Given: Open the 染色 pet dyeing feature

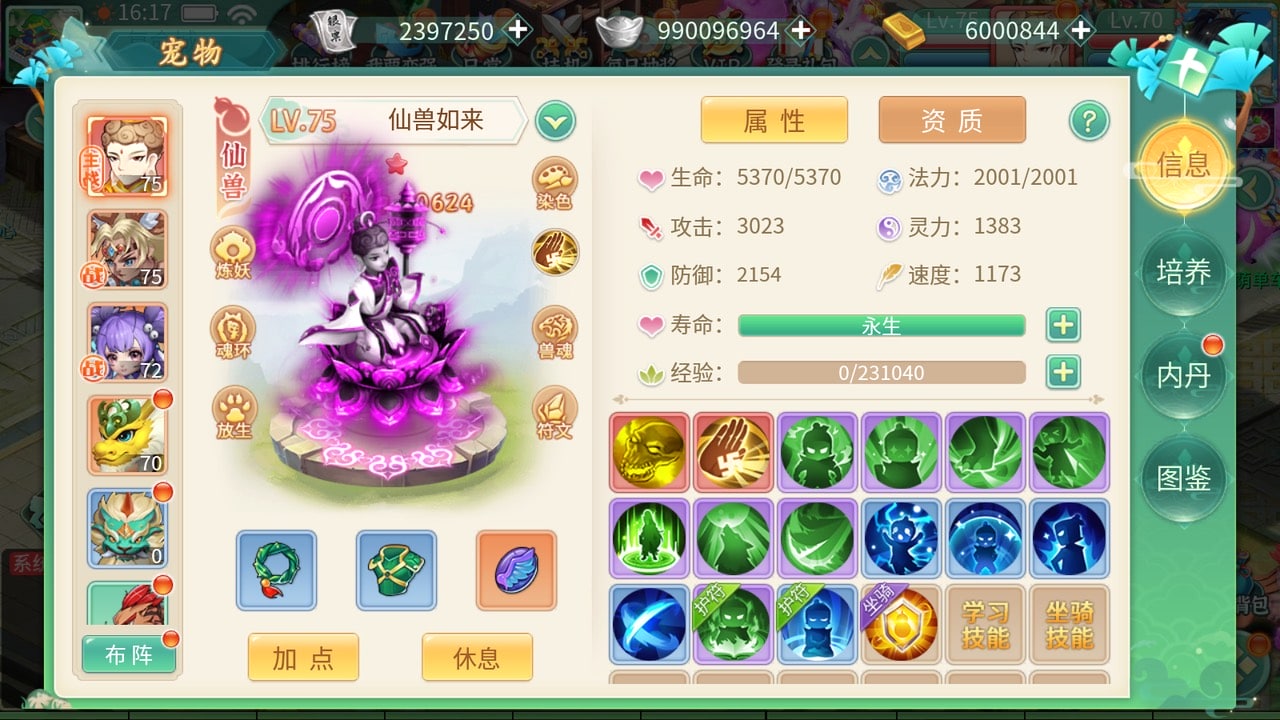Looking at the screenshot, I should pyautogui.click(x=555, y=181).
